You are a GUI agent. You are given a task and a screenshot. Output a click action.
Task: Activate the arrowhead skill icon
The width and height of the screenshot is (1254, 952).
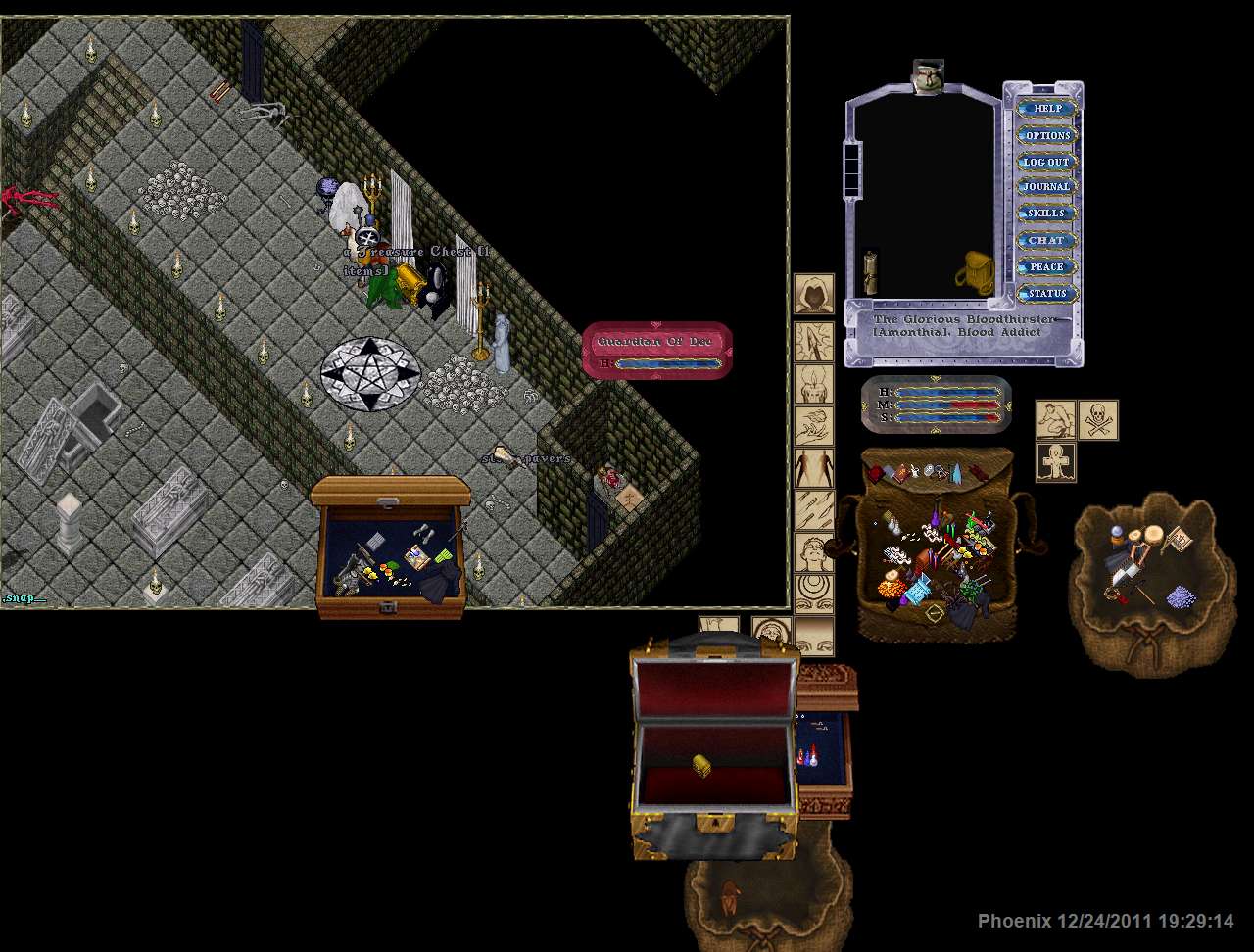813,340
